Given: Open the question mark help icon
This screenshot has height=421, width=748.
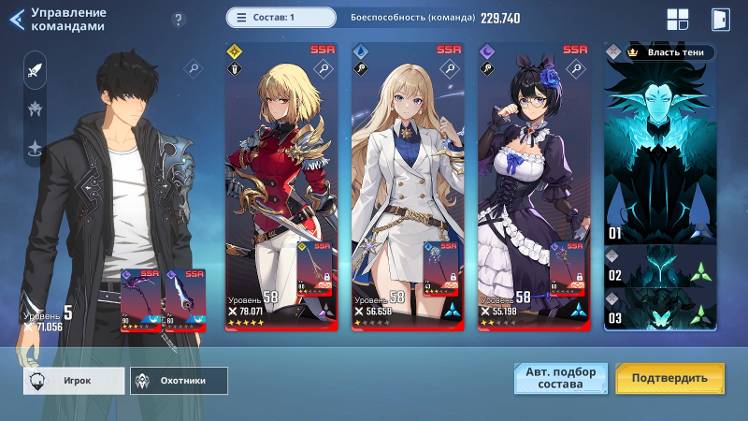Looking at the screenshot, I should click(179, 20).
